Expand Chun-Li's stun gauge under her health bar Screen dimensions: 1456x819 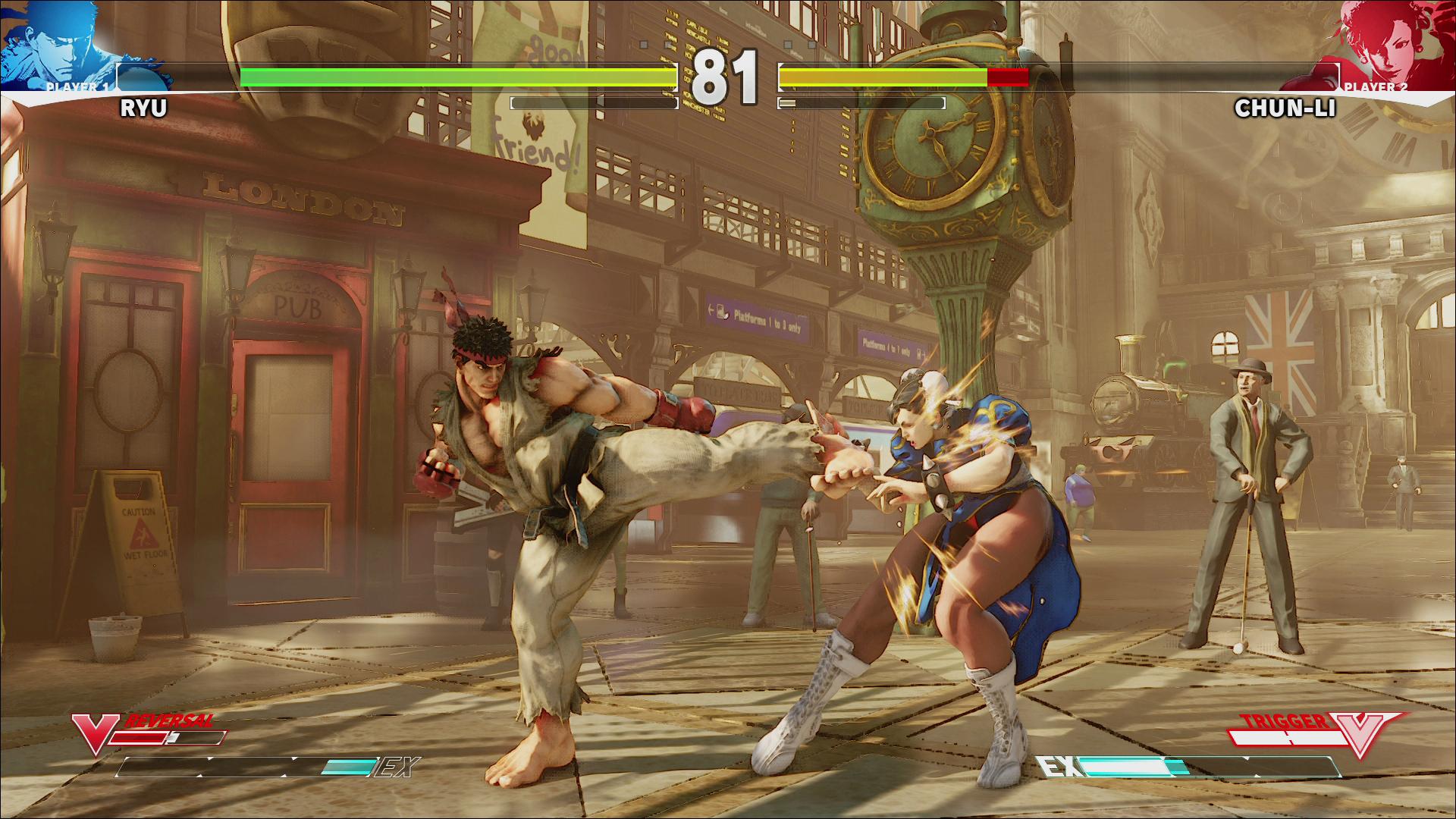tap(861, 101)
